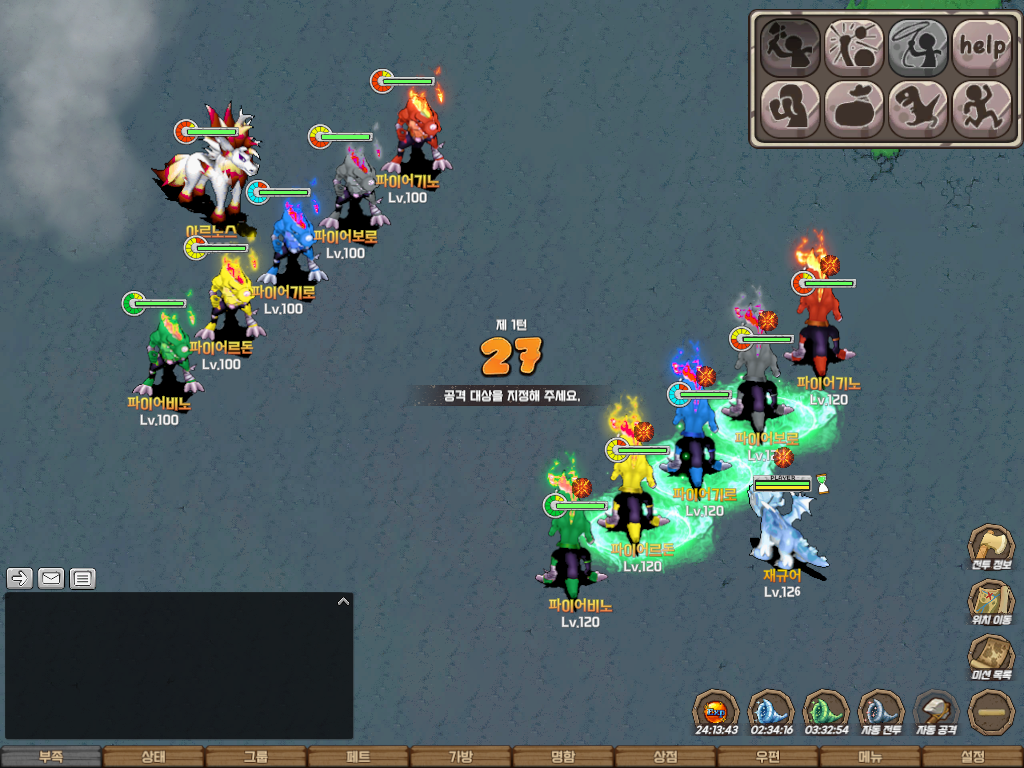Expand the chat box with the arrow
This screenshot has width=1024, height=768.
click(x=343, y=602)
